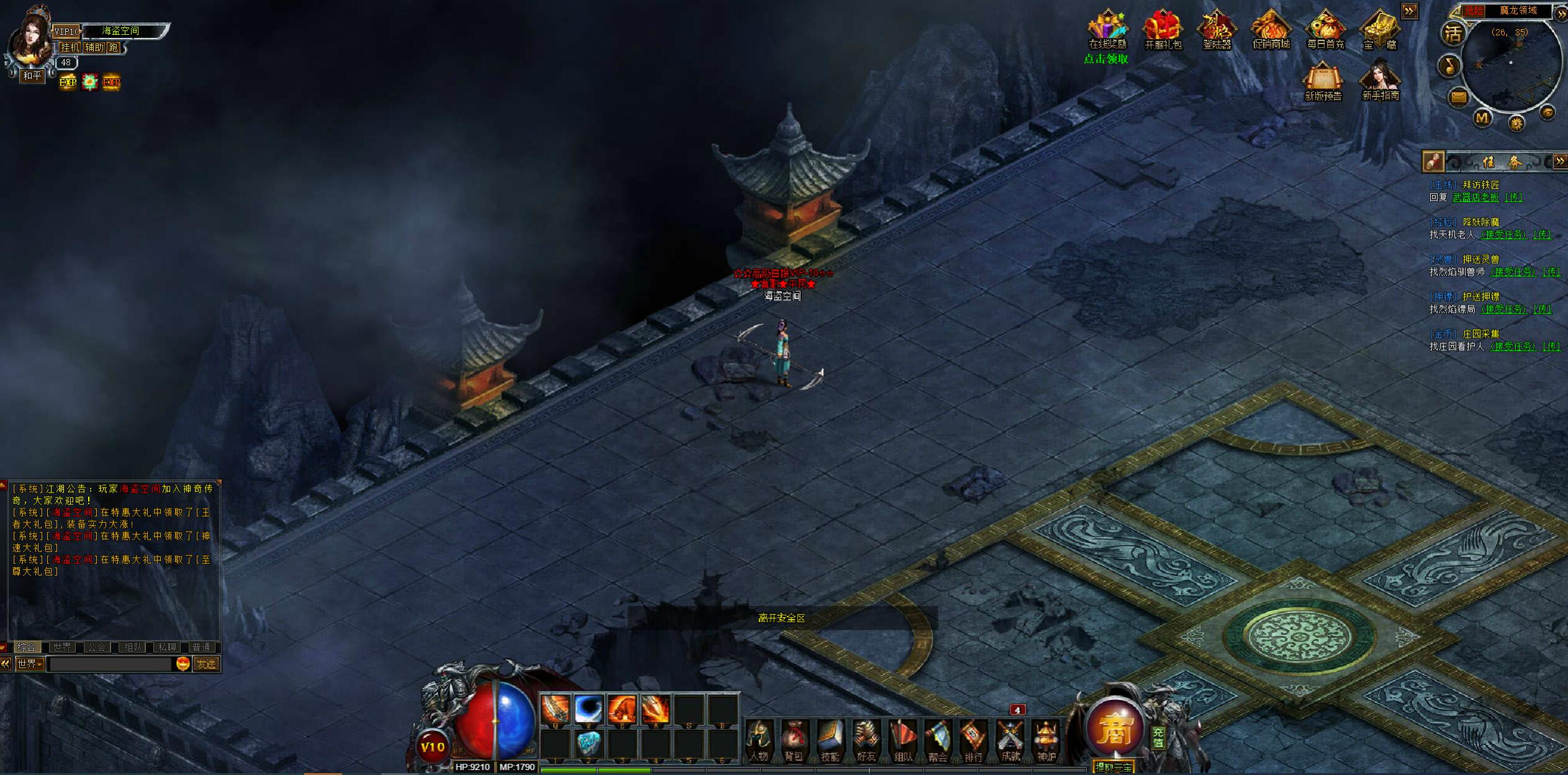Screen dimensions: 1568x775
Task: Switch to the 世界 chat tab
Action: click(62, 647)
